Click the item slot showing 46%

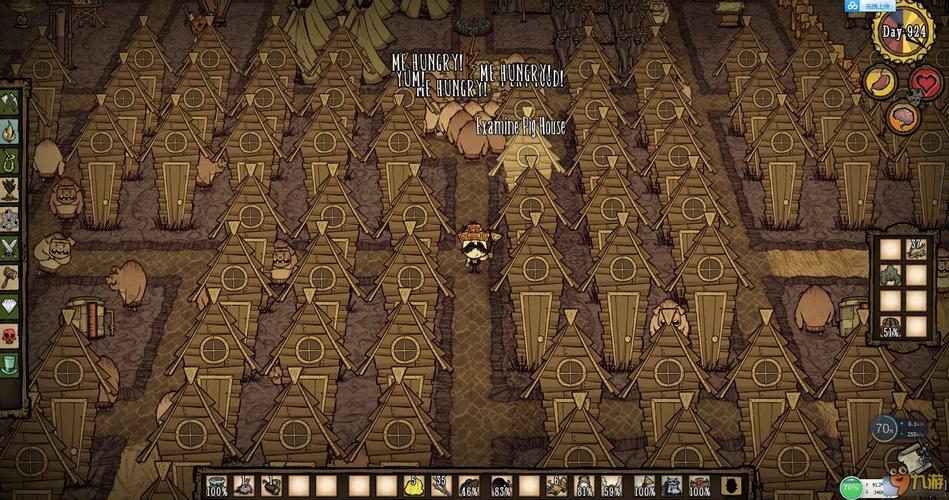pyautogui.click(x=468, y=485)
